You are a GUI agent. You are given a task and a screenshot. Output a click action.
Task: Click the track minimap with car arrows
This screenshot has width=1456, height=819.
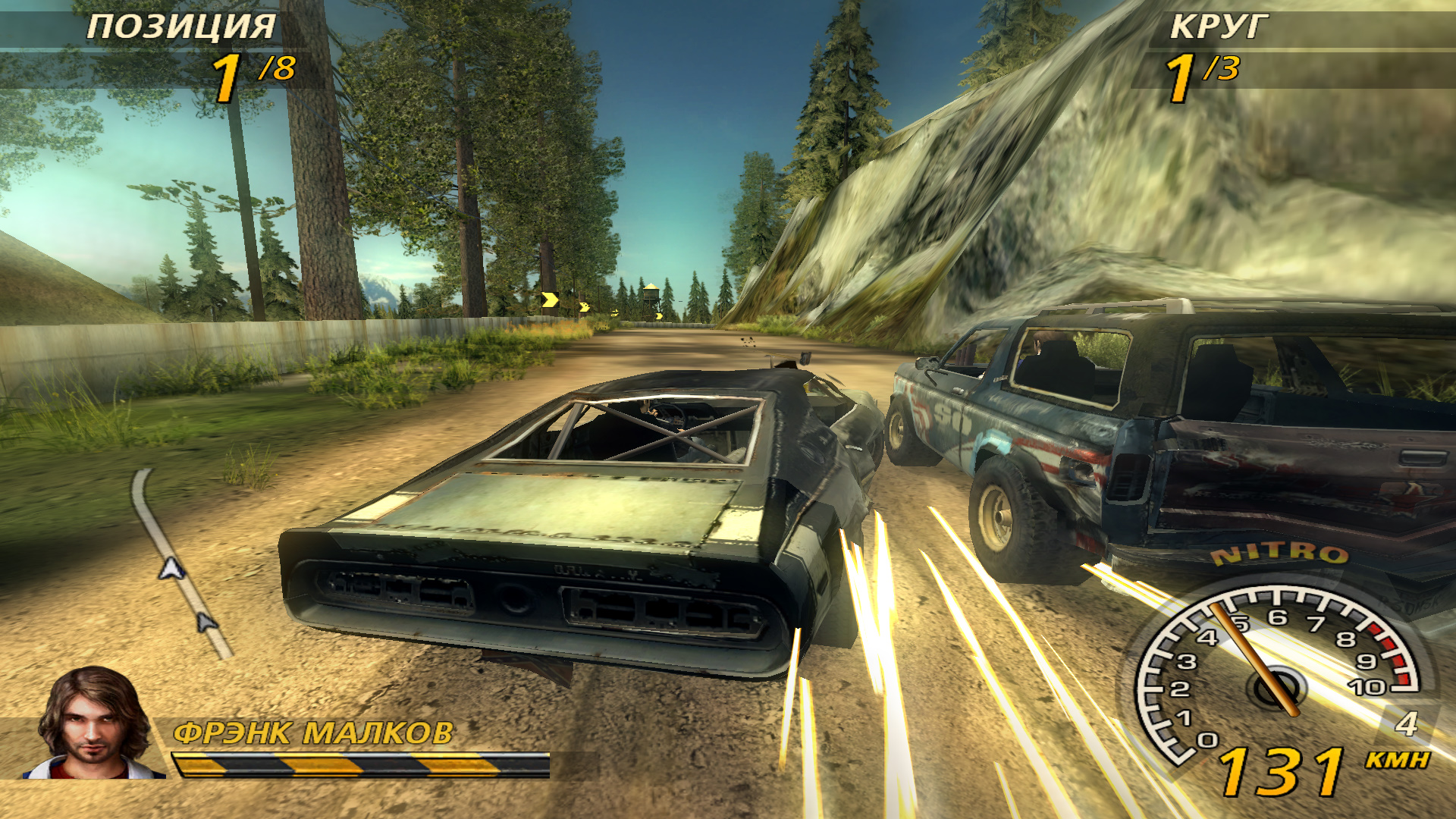pos(179,565)
